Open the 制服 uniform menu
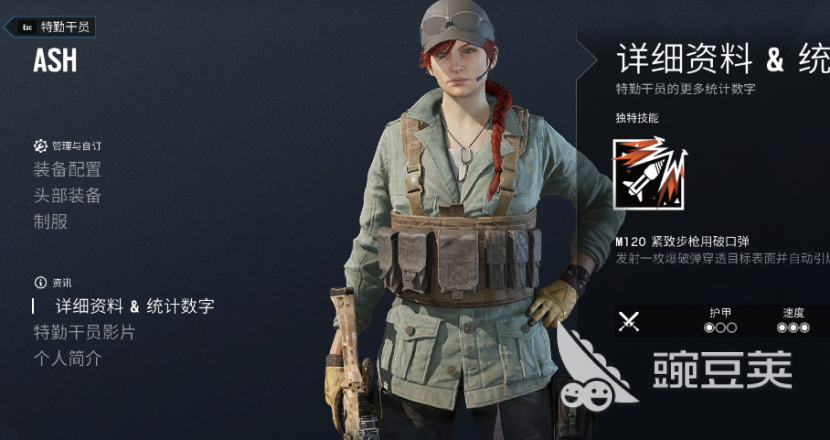 51,222
